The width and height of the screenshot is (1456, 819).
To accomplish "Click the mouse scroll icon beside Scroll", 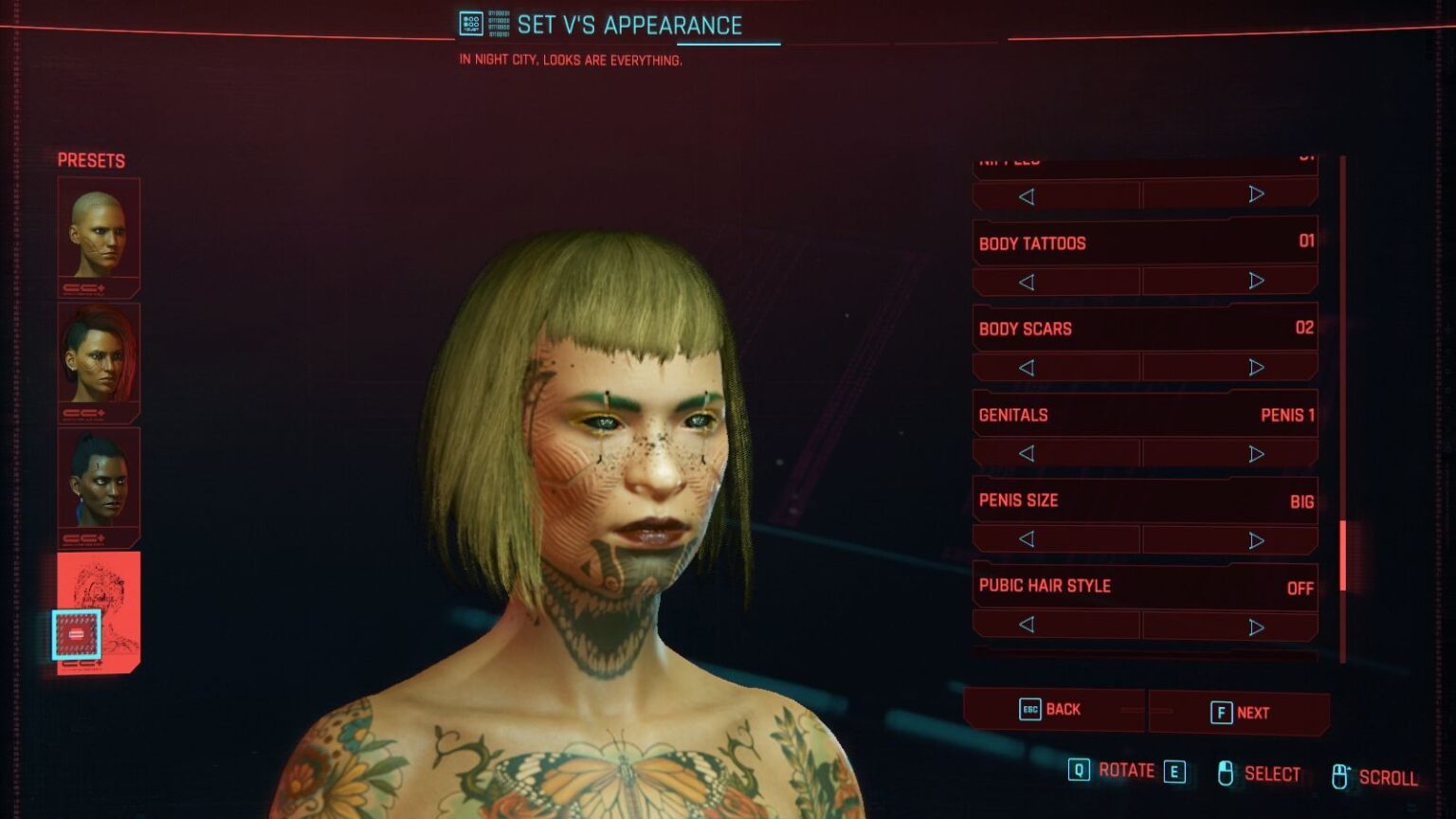I will click(x=1340, y=773).
